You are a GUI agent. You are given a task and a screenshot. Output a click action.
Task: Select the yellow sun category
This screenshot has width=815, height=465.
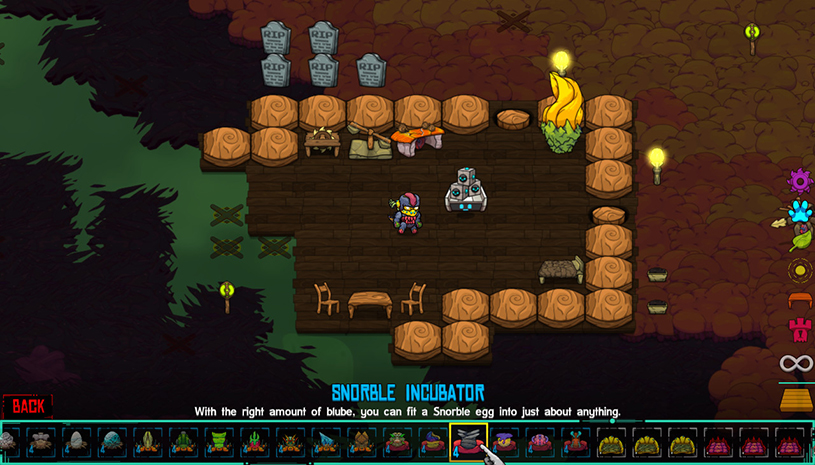[799, 270]
